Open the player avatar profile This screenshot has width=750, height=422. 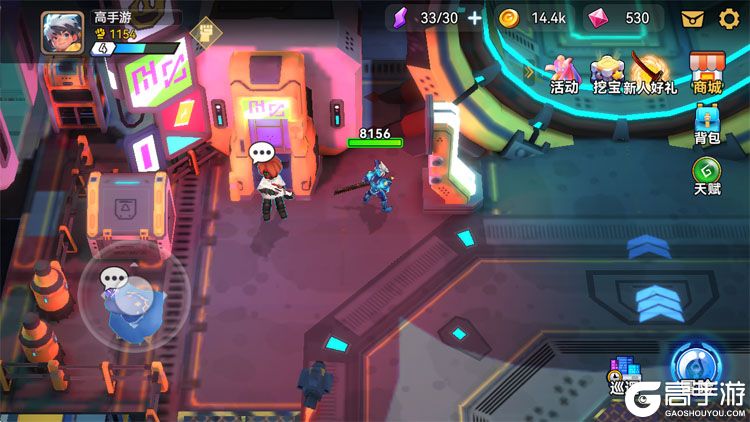click(x=62, y=32)
